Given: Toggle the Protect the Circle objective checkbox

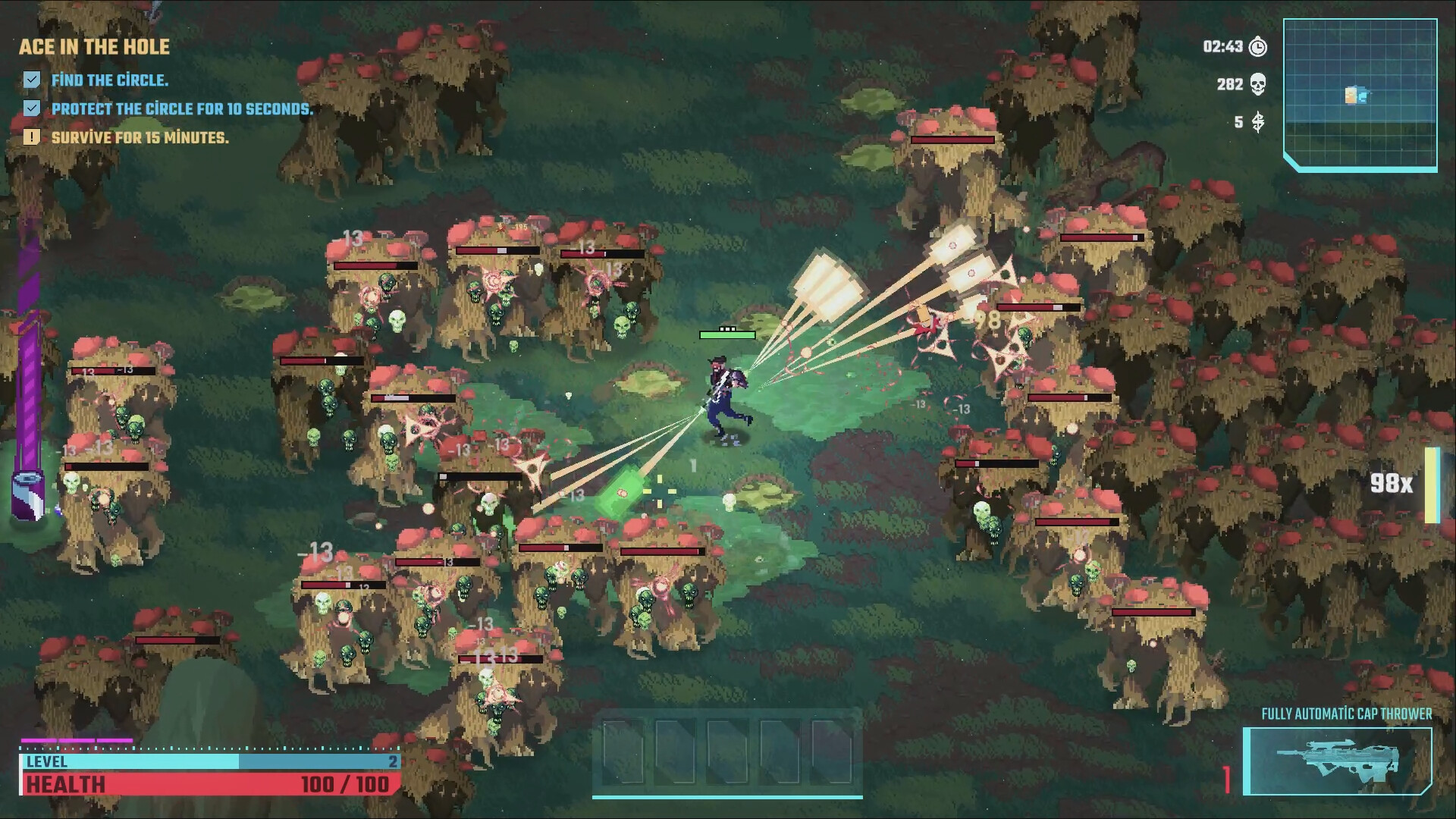Looking at the screenshot, I should click(31, 108).
